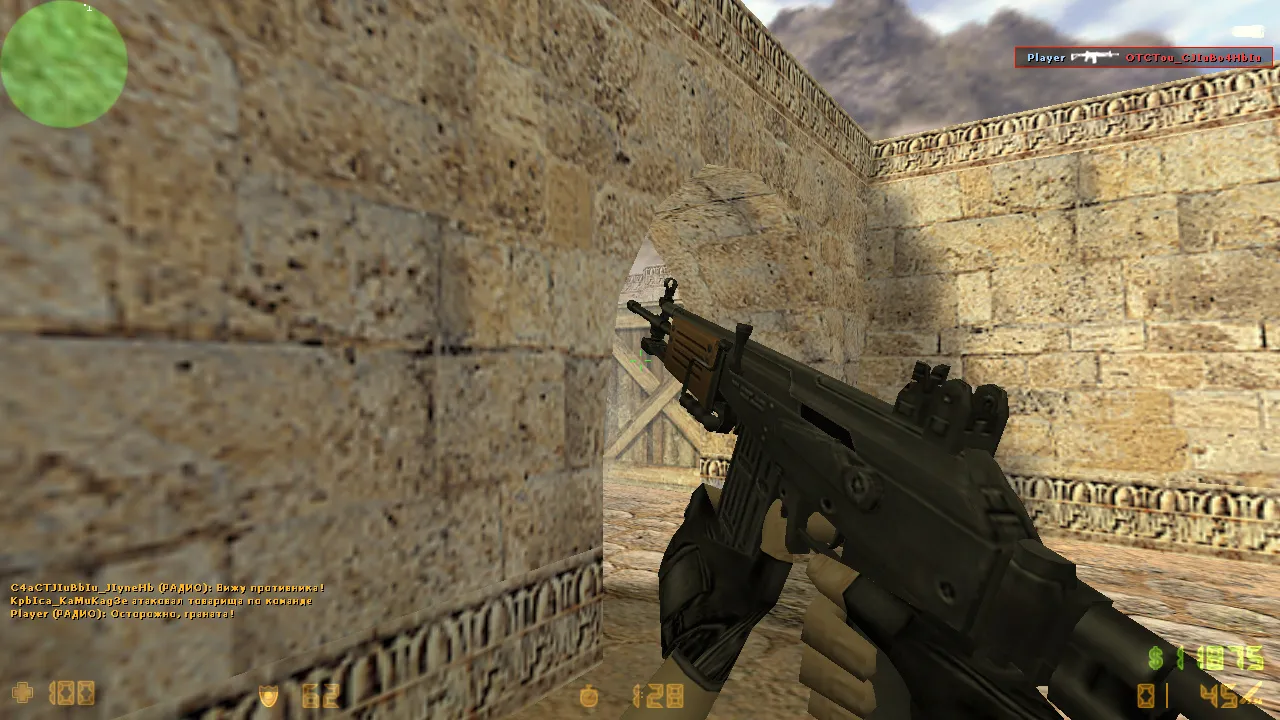1280x720 pixels.
Task: Select the armor shield icon
Action: click(268, 693)
